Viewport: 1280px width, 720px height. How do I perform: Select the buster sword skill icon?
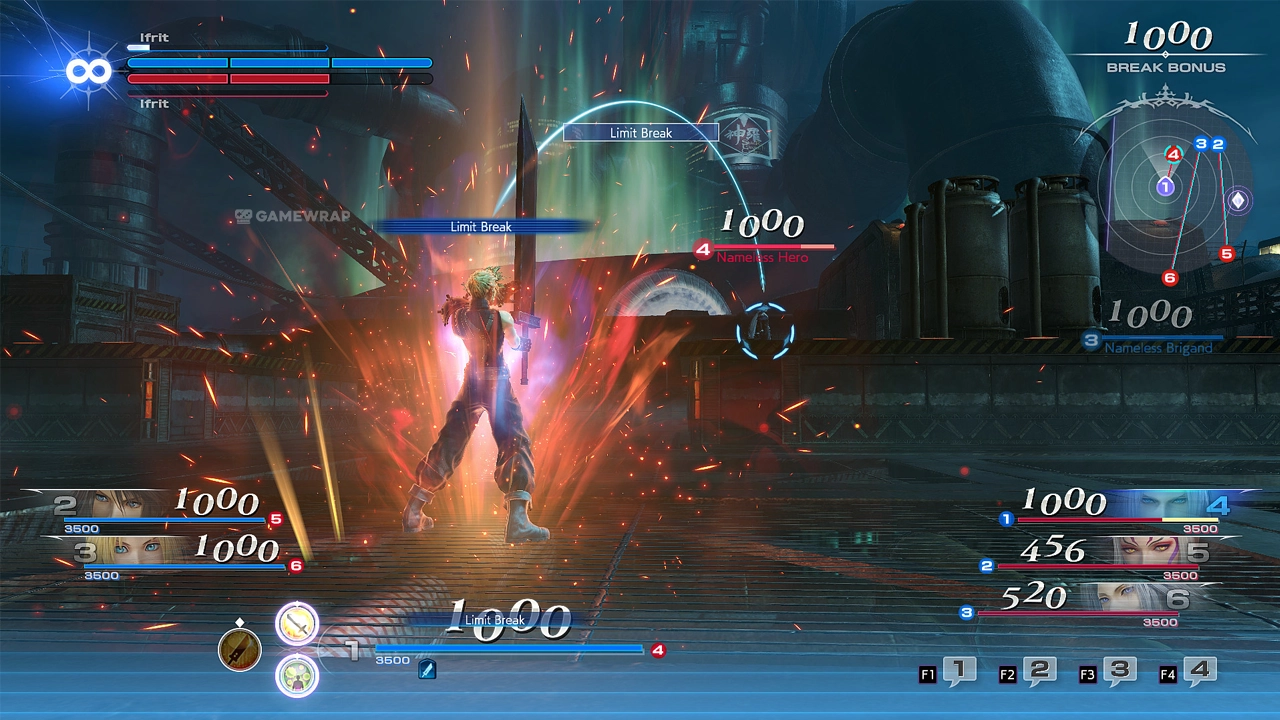coord(240,650)
